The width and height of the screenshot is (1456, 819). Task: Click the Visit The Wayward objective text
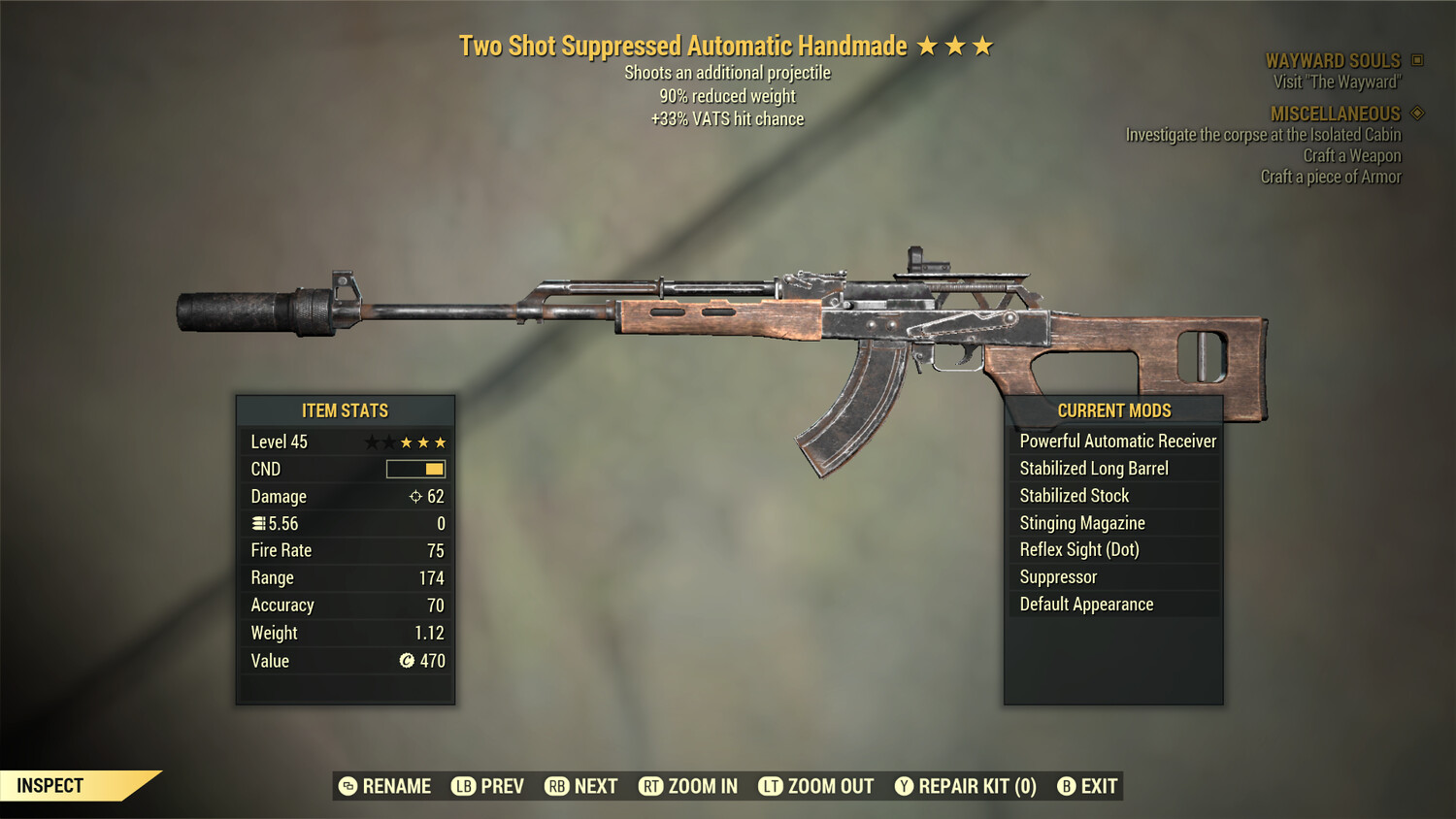pos(1336,82)
